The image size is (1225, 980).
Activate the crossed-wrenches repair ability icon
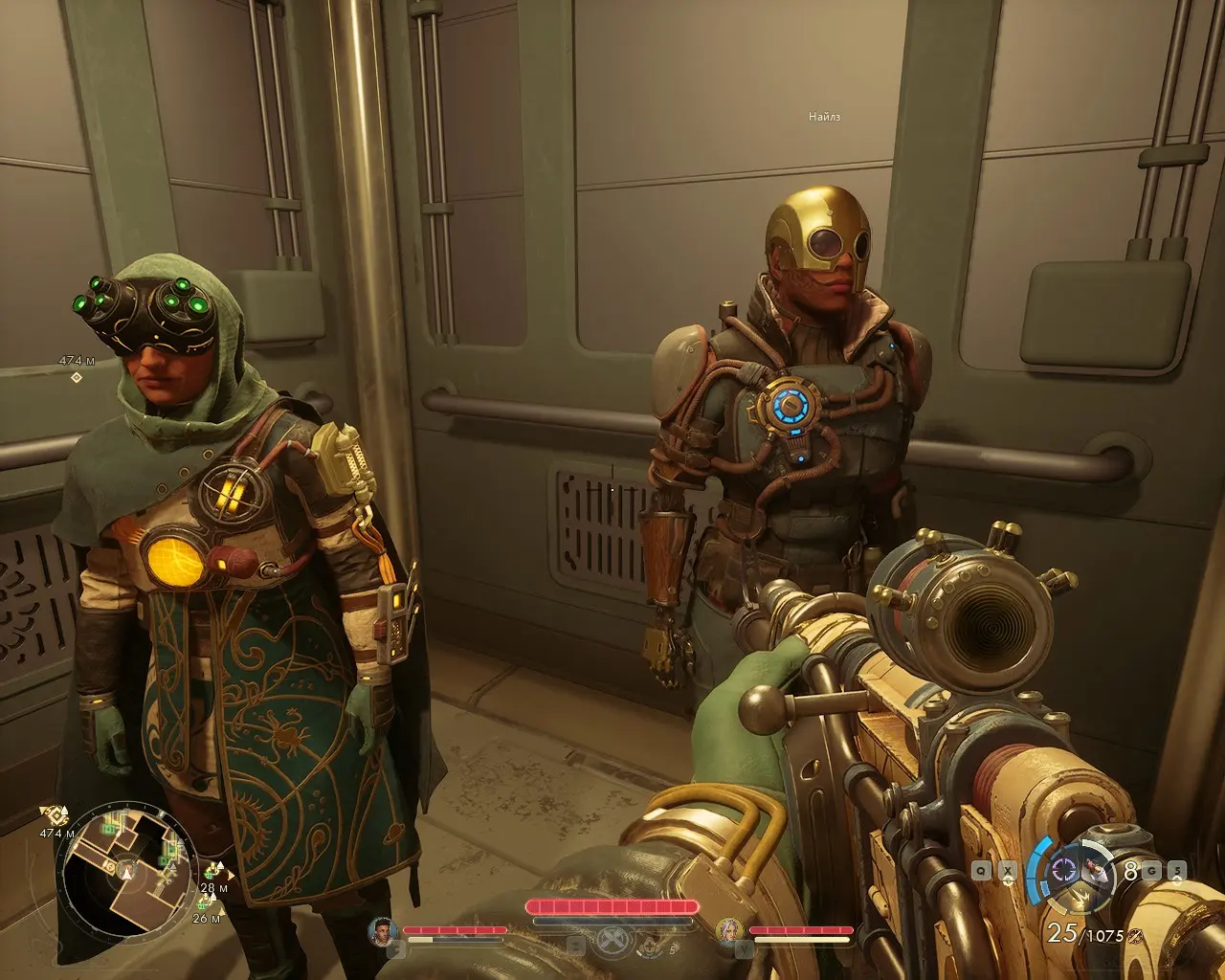pyautogui.click(x=610, y=944)
